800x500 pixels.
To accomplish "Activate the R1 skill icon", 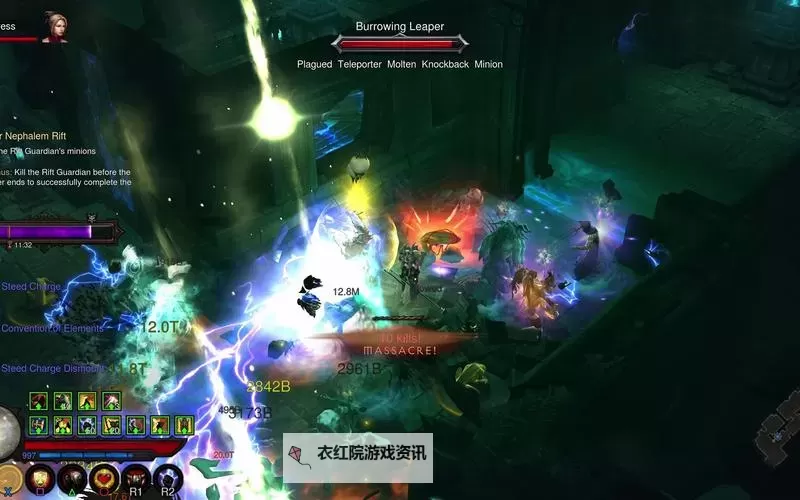I will tap(136, 478).
